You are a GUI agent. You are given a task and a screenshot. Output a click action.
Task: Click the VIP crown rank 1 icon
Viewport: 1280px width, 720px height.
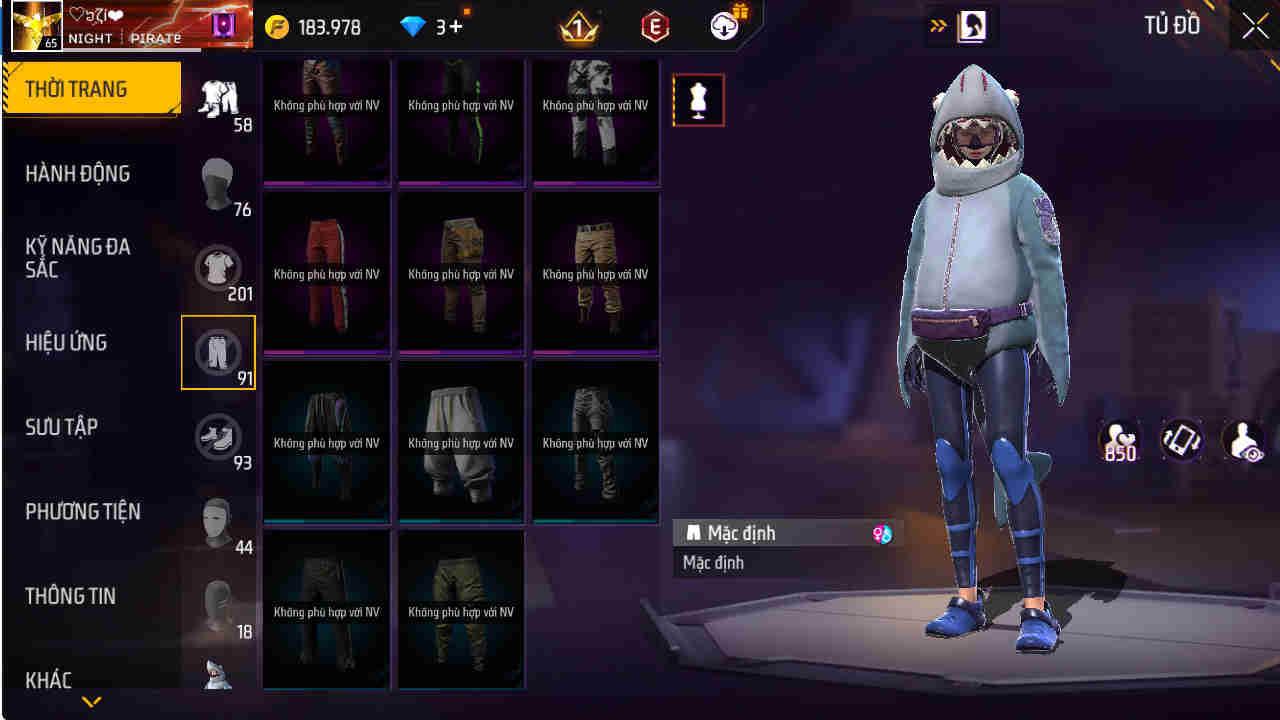(578, 26)
